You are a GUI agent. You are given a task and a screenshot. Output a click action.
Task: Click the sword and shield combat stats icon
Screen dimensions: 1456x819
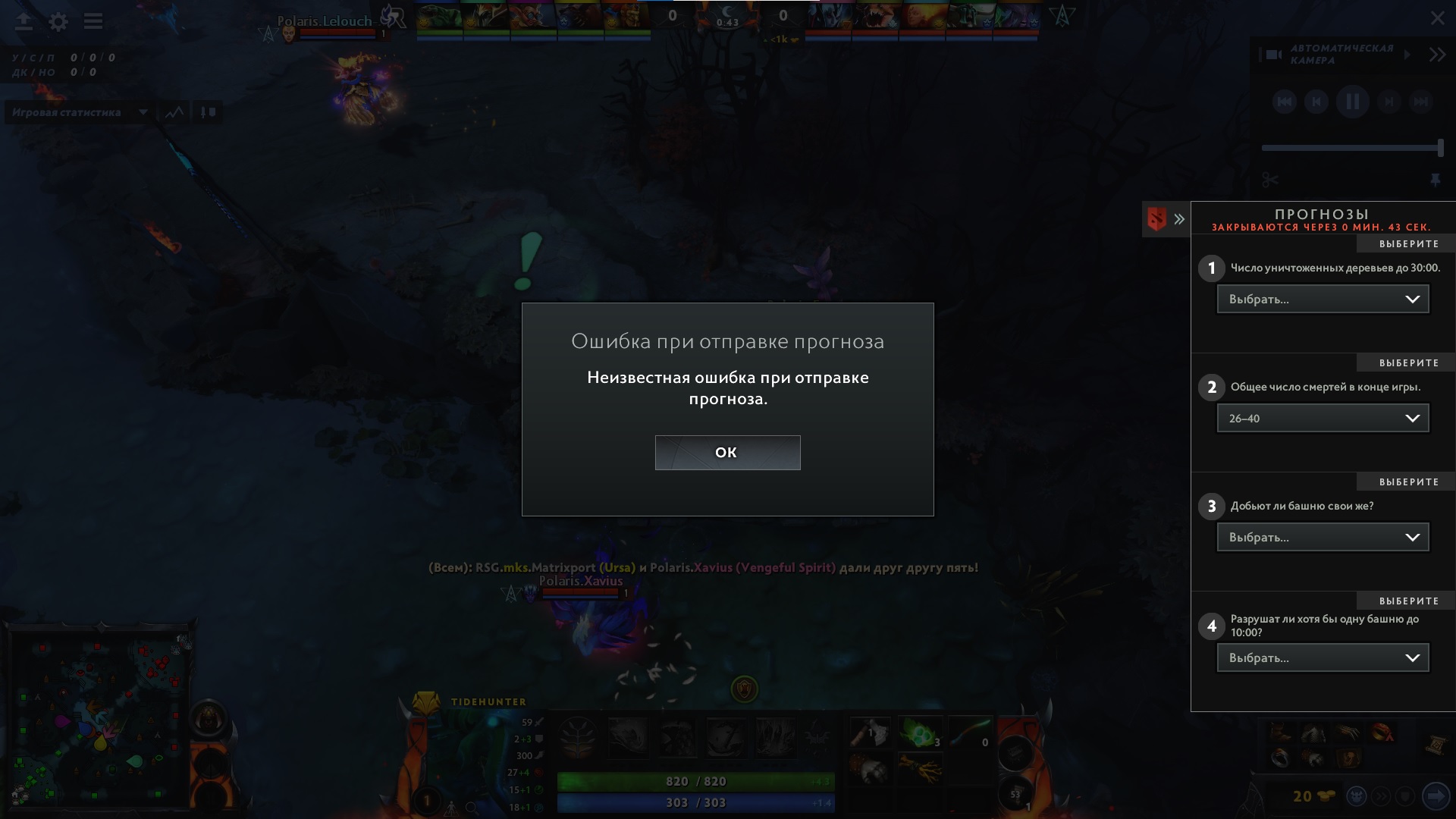pyautogui.click(x=208, y=112)
